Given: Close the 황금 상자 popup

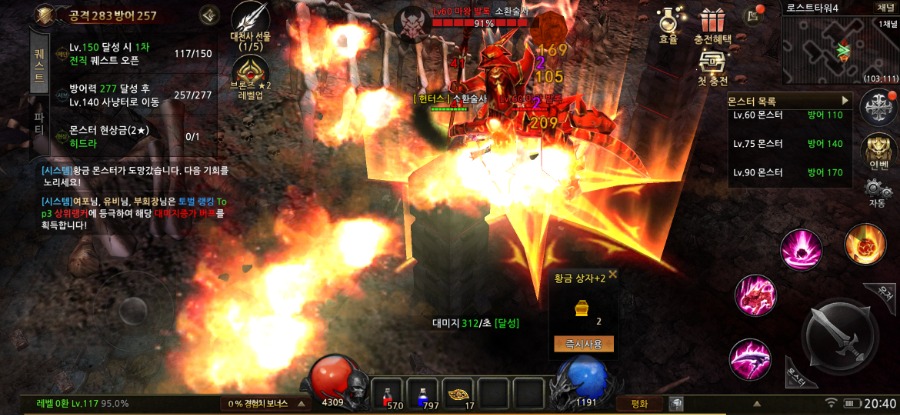Looking at the screenshot, I should 613,274.
